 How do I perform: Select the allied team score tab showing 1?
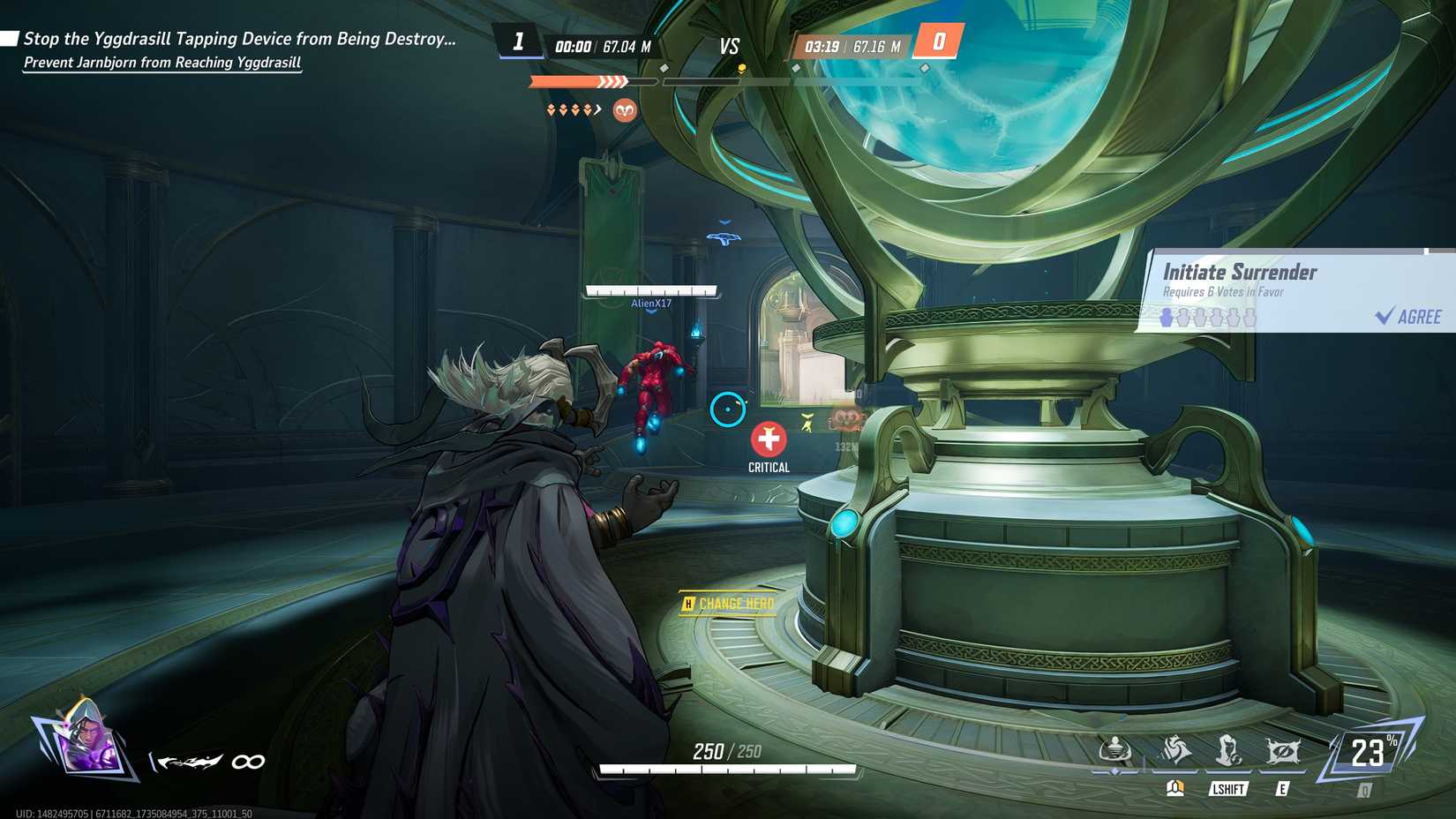tap(520, 39)
